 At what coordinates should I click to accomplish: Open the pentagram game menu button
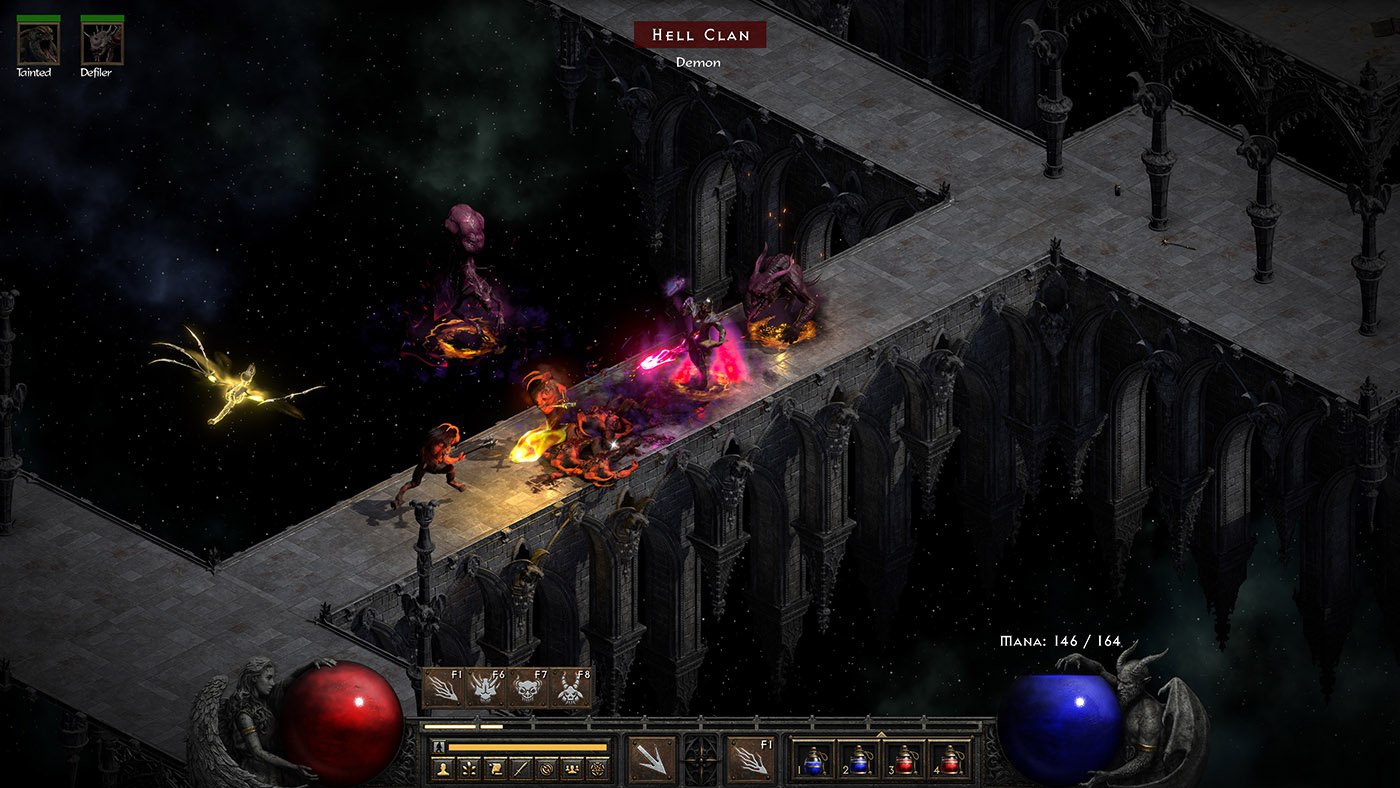tap(599, 769)
